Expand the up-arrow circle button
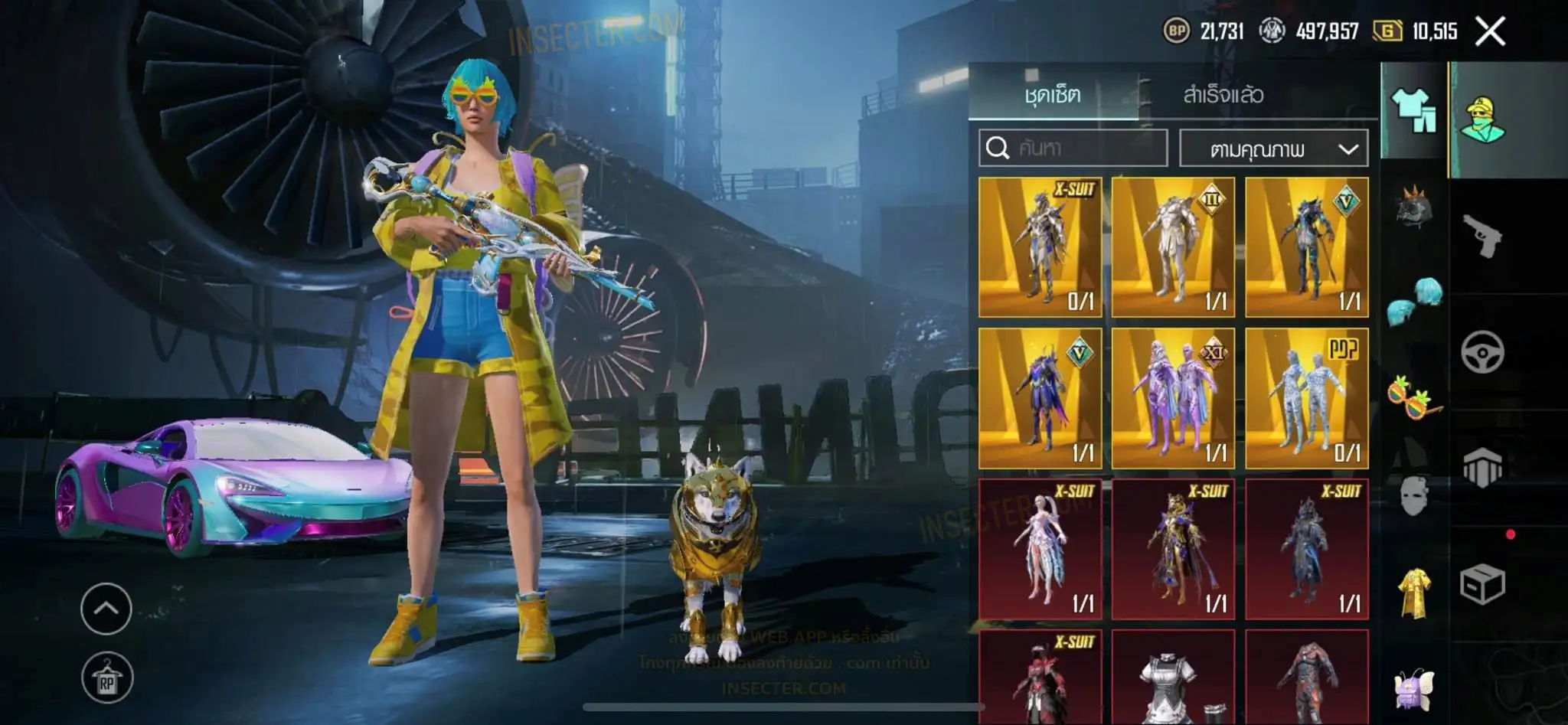The width and height of the screenshot is (1568, 725). [x=106, y=609]
